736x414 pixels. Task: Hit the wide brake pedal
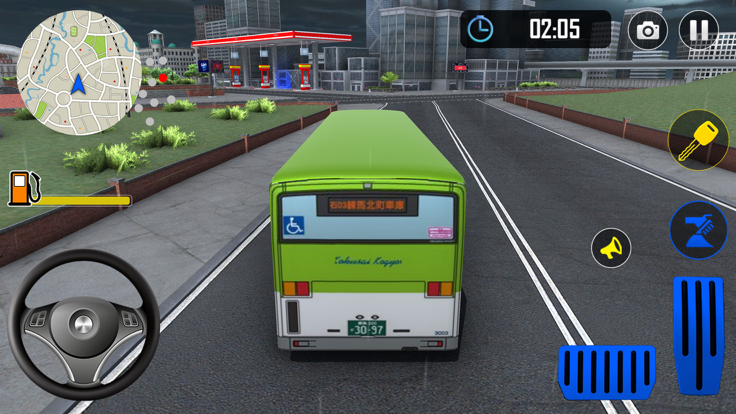pos(605,372)
